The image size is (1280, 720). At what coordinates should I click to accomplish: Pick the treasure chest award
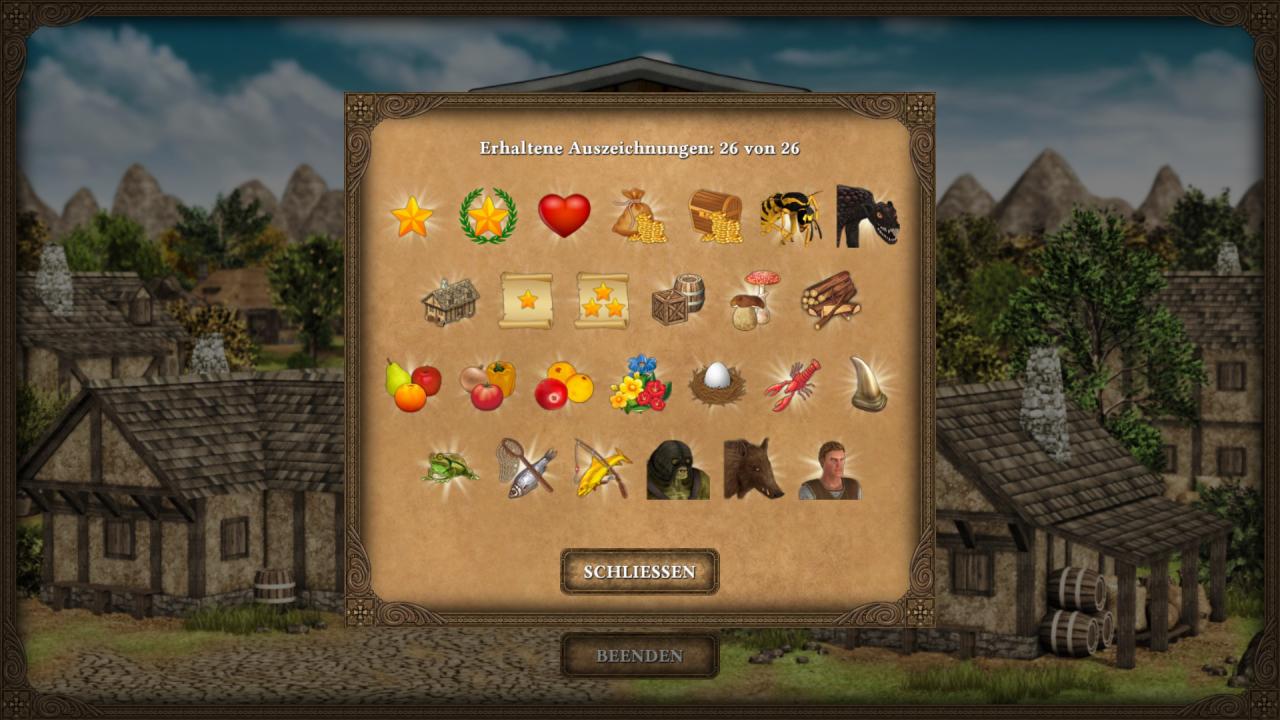pyautogui.click(x=716, y=216)
